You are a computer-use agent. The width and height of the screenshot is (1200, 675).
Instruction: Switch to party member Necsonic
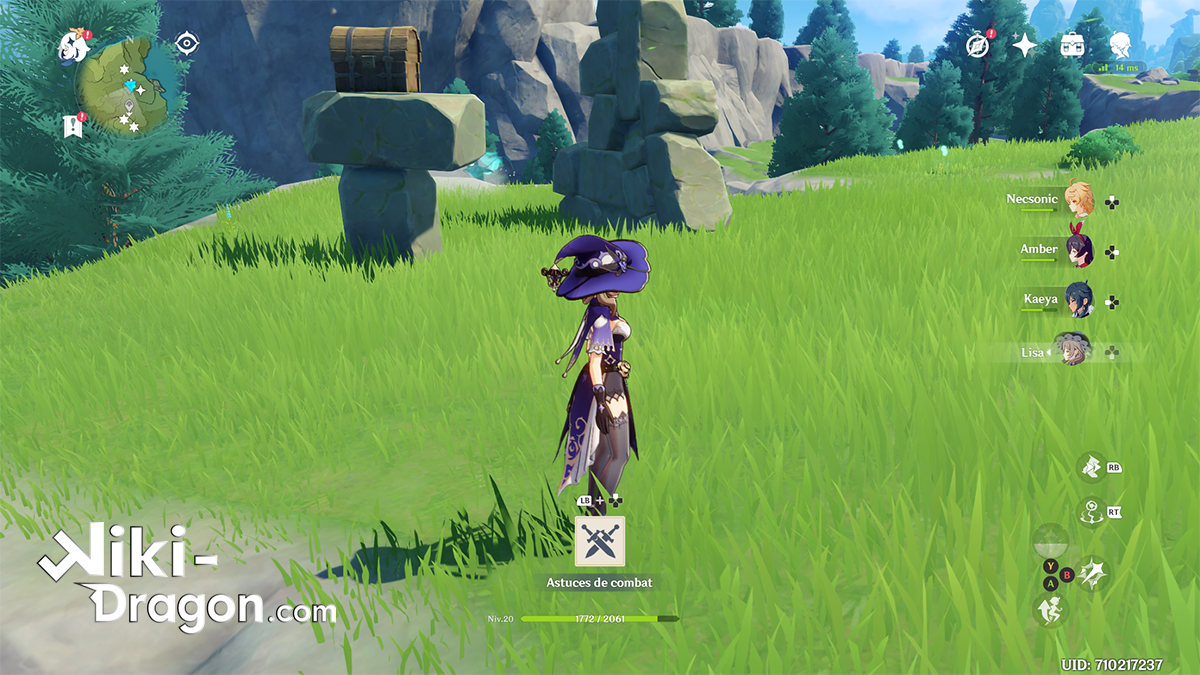[1077, 200]
